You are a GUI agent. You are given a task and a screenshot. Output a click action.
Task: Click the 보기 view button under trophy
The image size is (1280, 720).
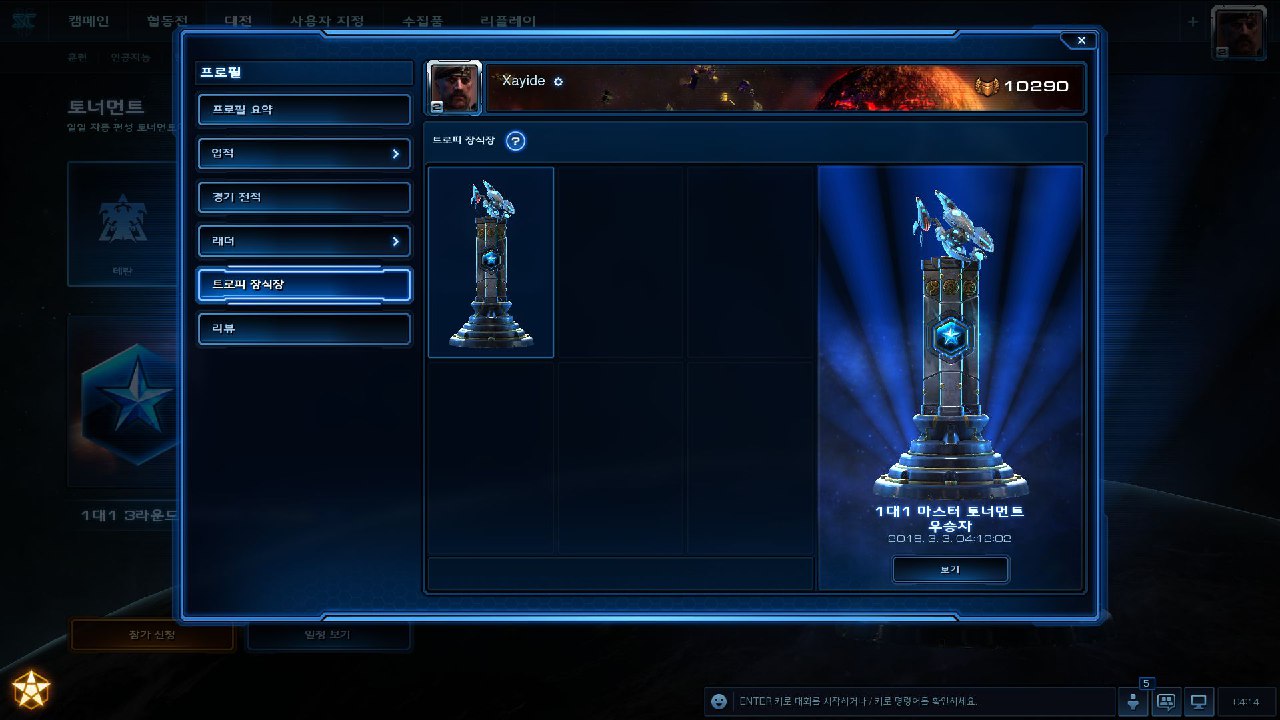[x=950, y=569]
